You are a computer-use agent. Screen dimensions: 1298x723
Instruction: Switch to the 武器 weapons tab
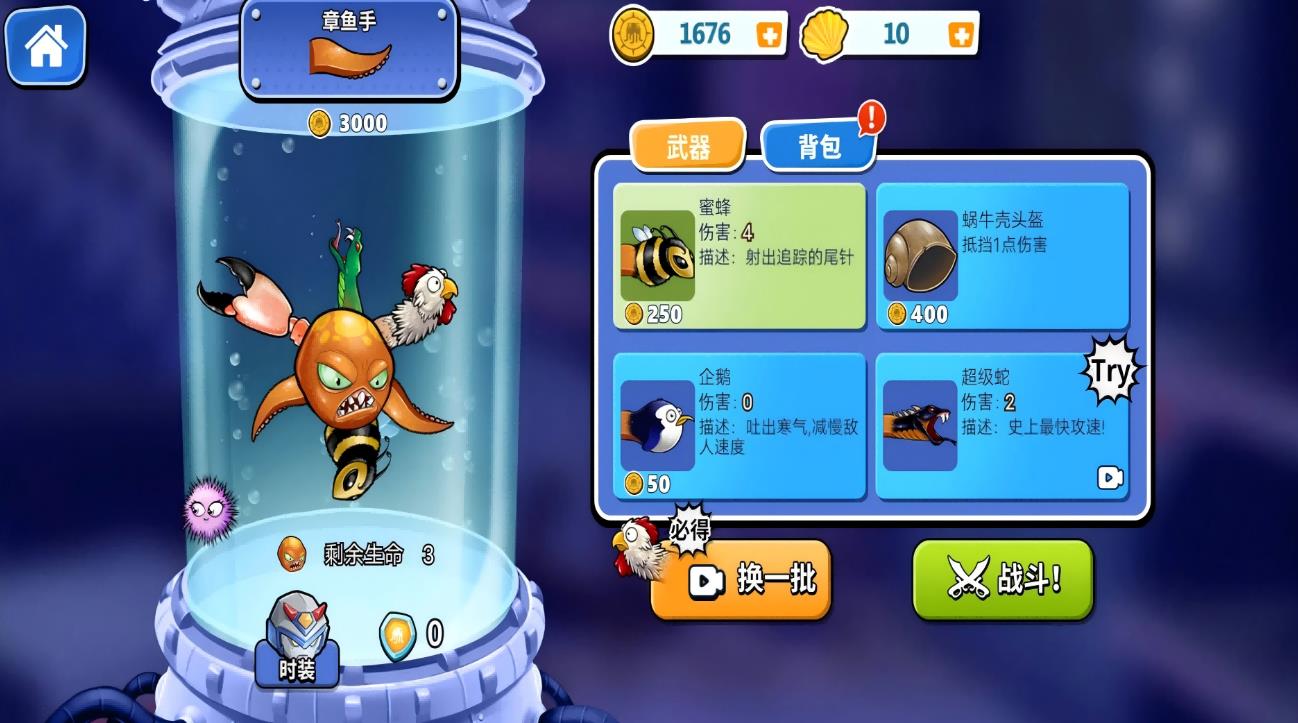[x=688, y=147]
